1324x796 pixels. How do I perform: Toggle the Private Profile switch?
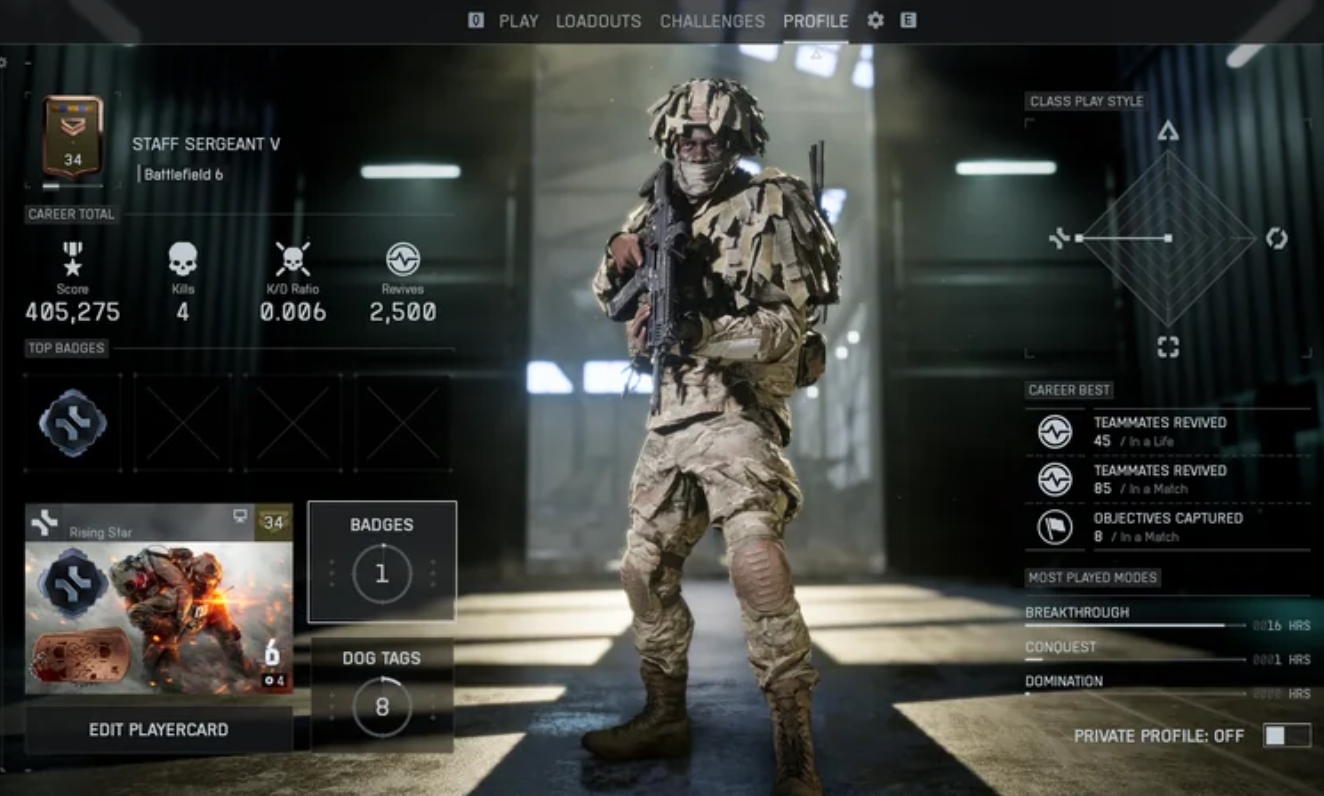[x=1286, y=736]
